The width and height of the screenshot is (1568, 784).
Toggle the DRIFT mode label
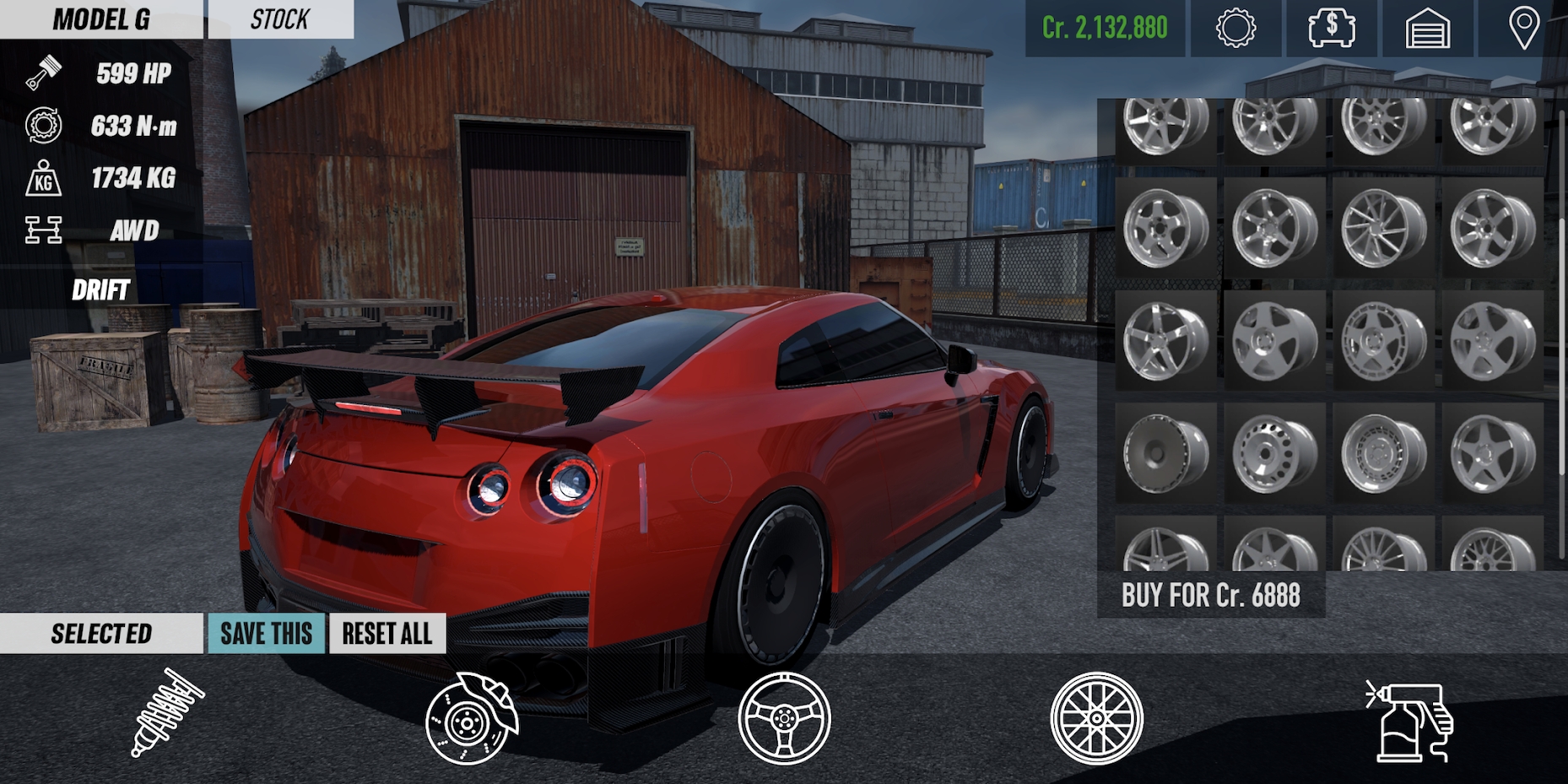tap(100, 291)
